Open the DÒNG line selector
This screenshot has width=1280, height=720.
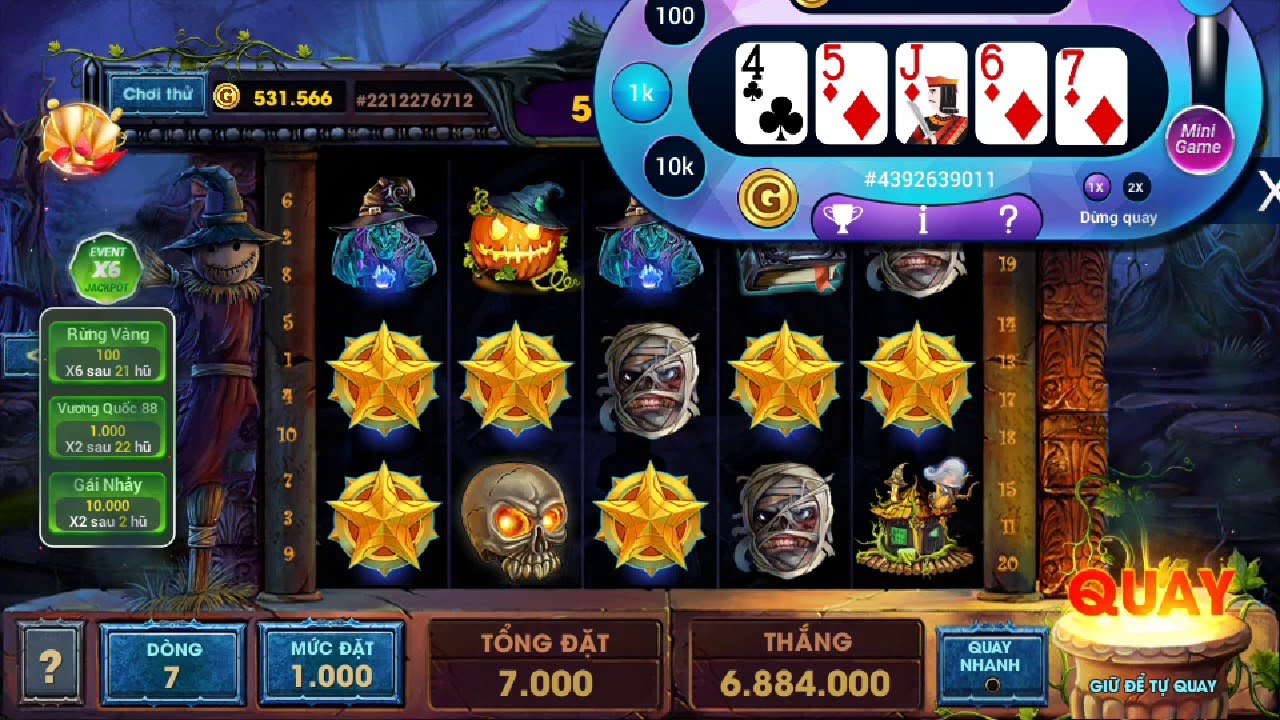tap(172, 664)
